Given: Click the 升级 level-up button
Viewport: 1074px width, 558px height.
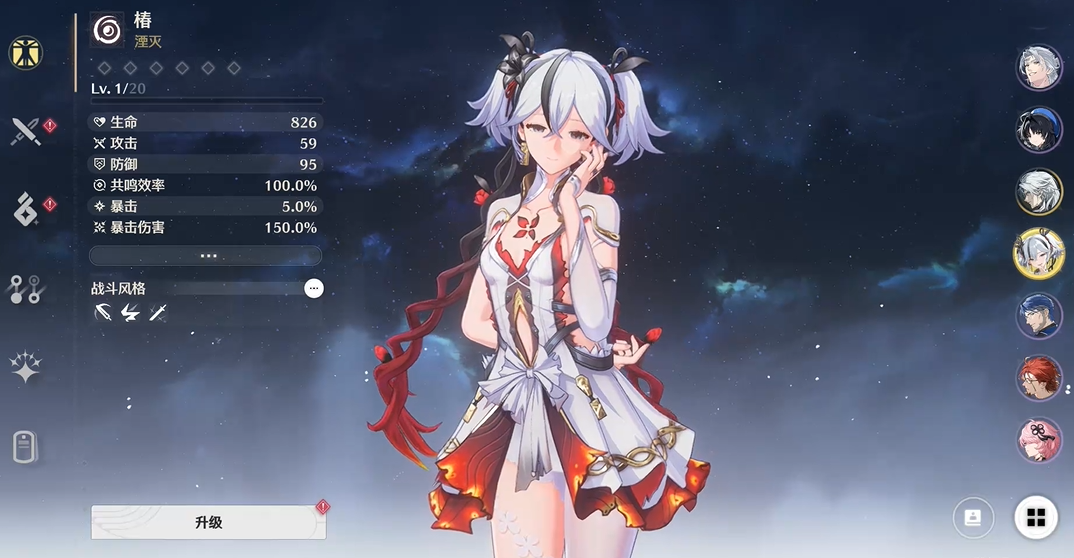Looking at the screenshot, I should [x=208, y=522].
